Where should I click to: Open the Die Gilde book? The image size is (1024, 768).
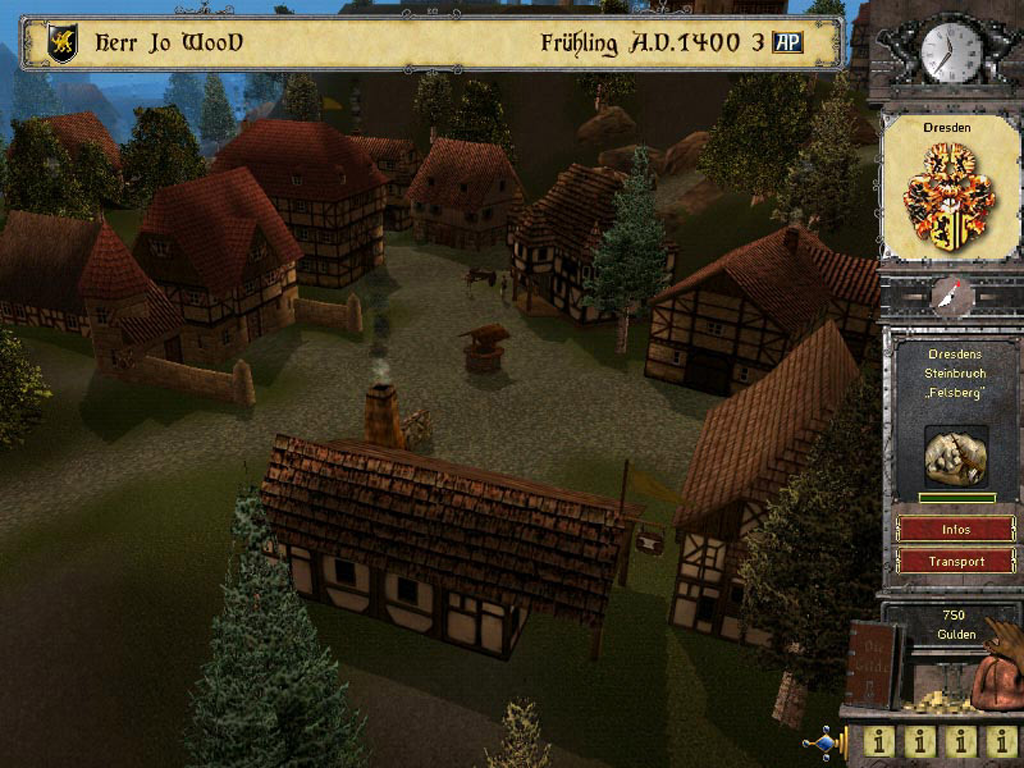pyautogui.click(x=874, y=664)
